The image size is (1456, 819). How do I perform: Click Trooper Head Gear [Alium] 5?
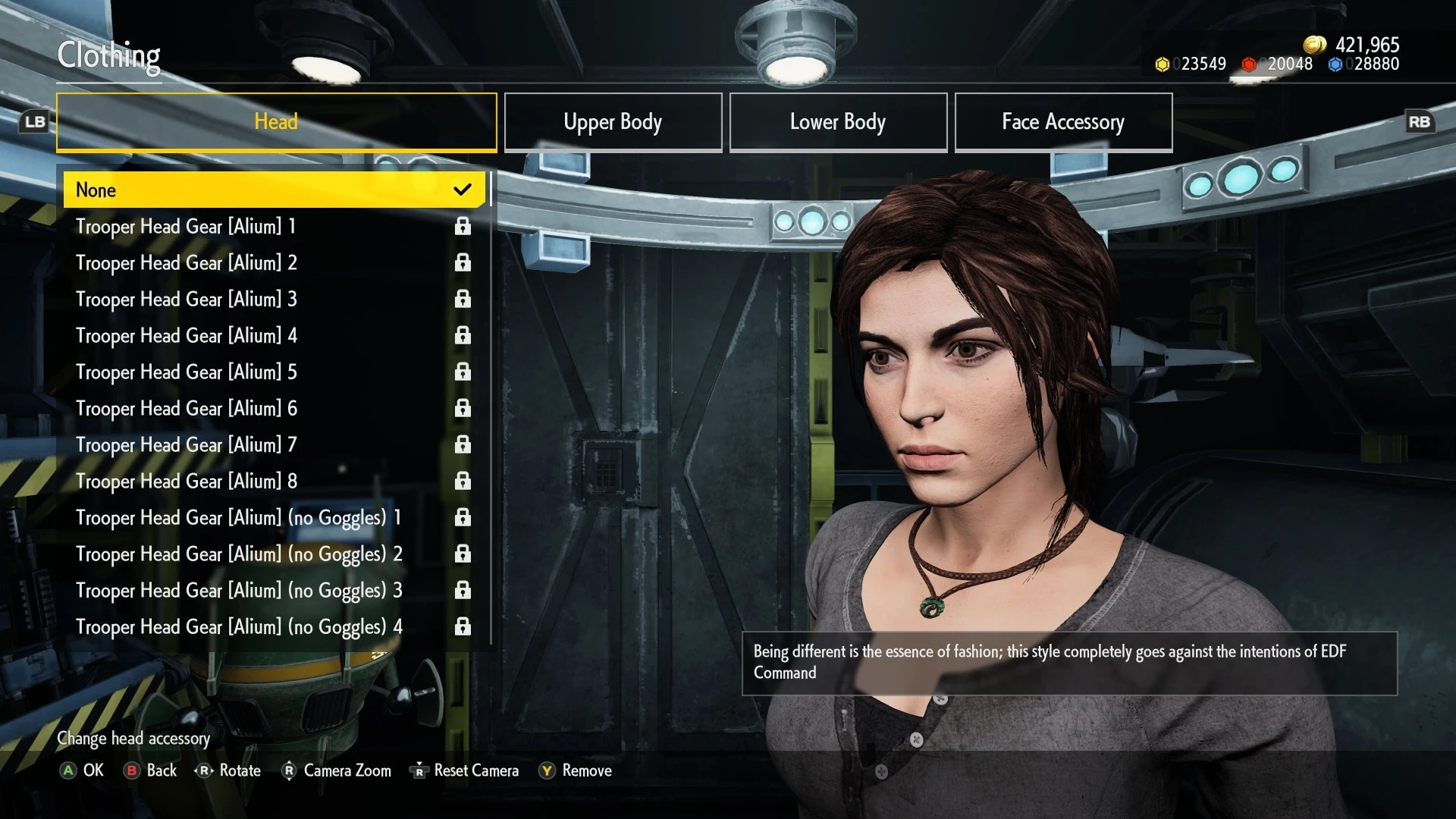[273, 372]
